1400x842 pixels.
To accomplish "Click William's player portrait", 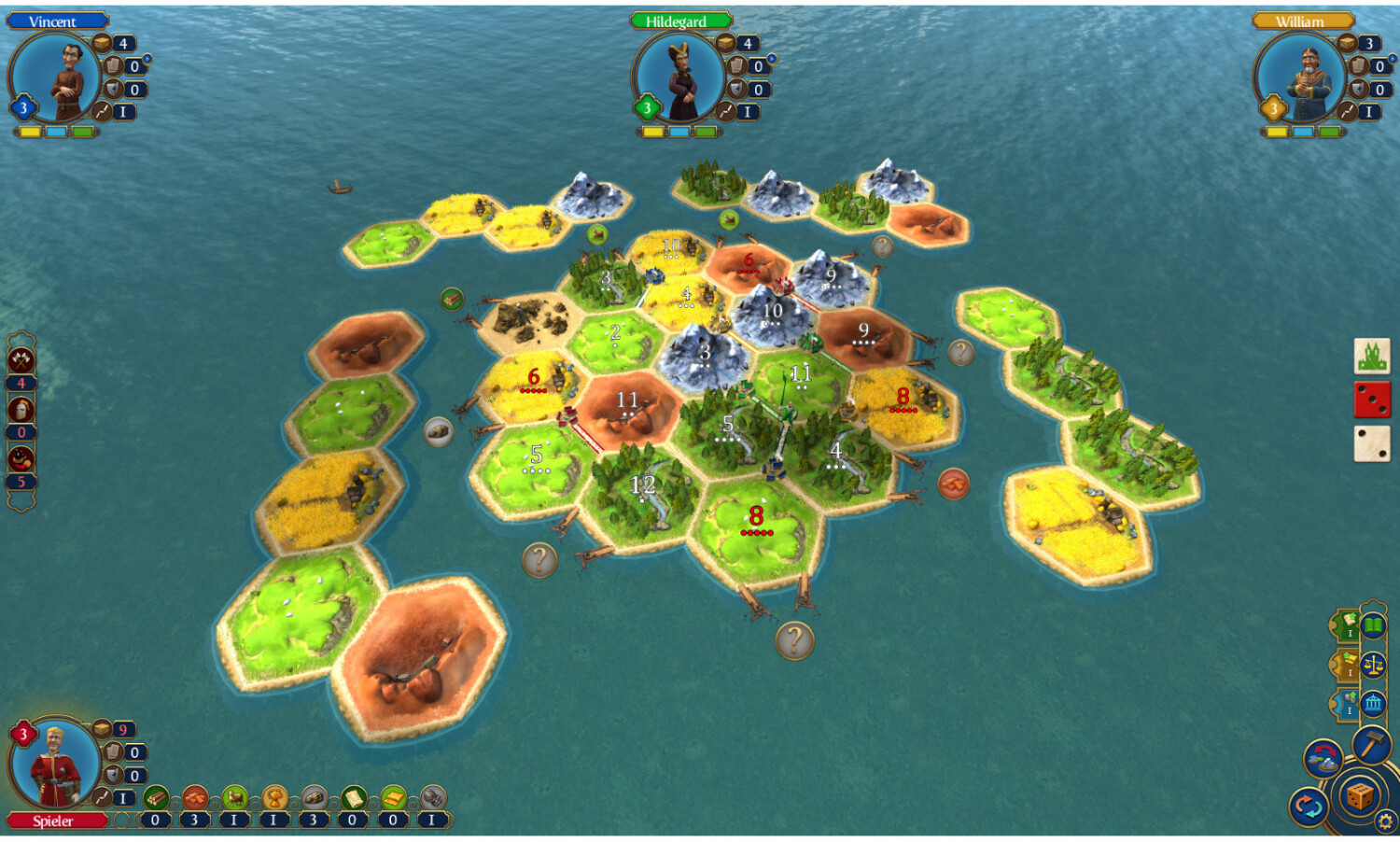I will [1301, 79].
